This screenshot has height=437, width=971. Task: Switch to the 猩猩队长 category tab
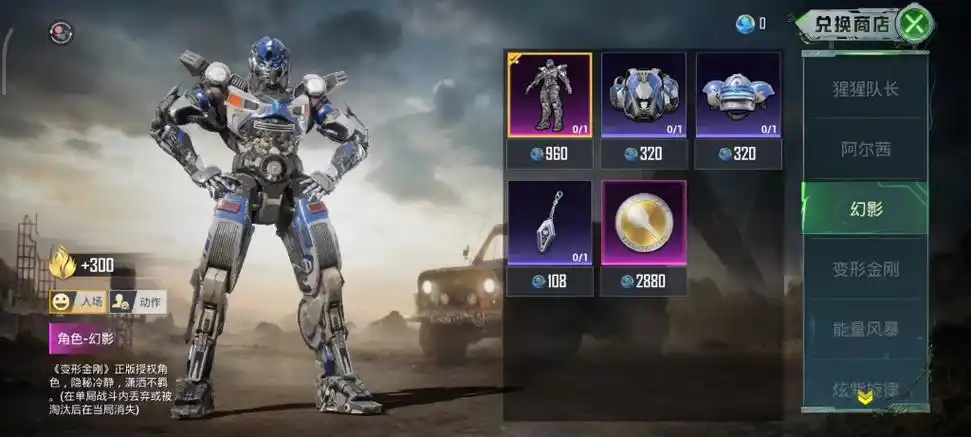point(866,88)
